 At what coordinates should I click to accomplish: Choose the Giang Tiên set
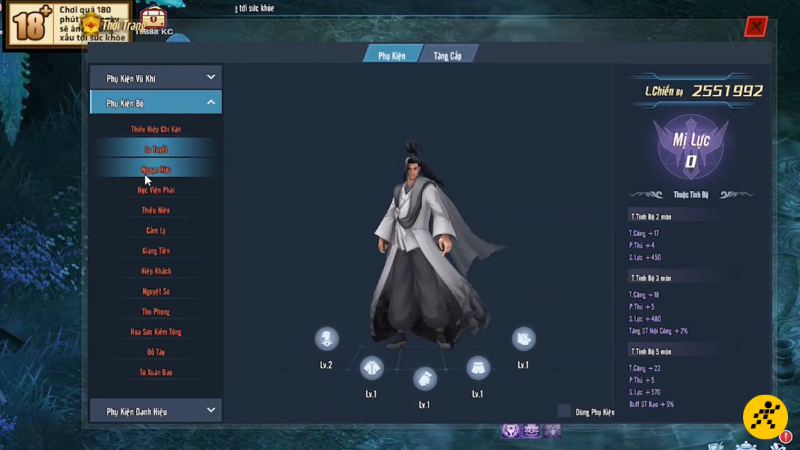tap(155, 251)
